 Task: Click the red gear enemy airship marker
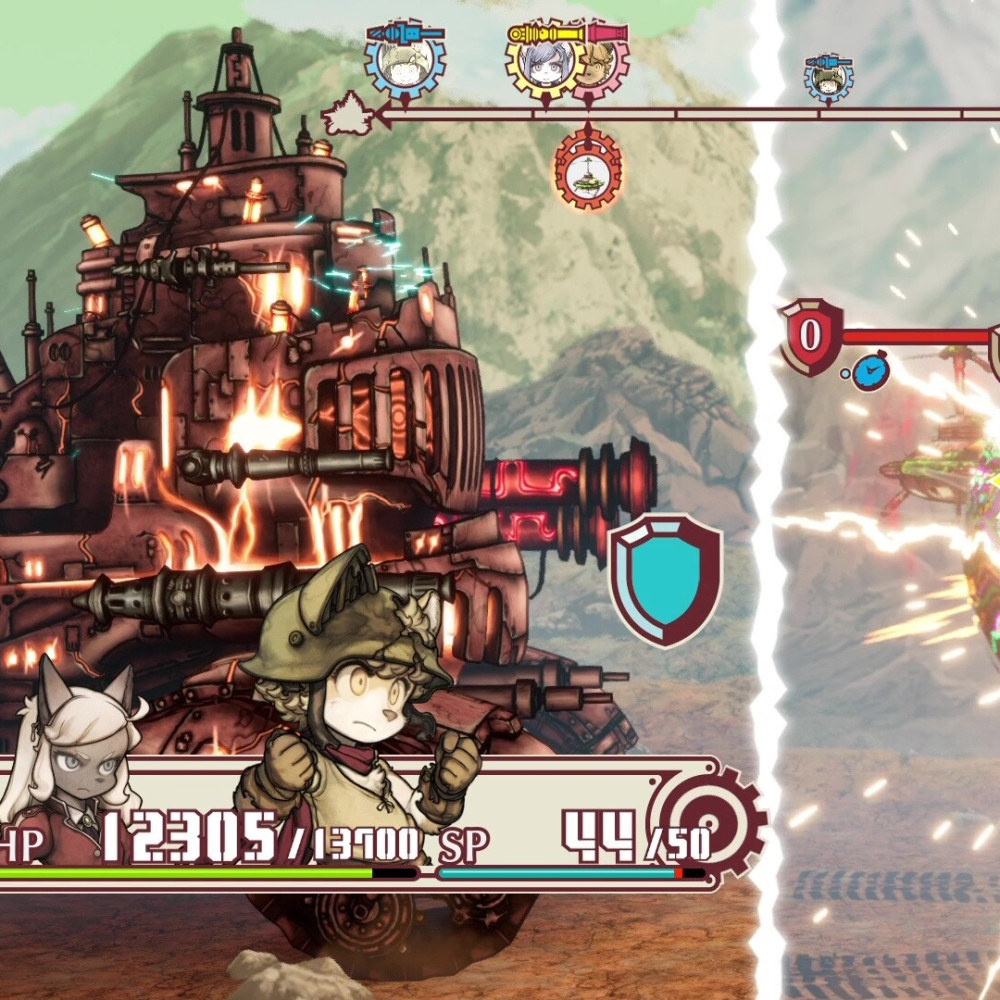coord(588,170)
